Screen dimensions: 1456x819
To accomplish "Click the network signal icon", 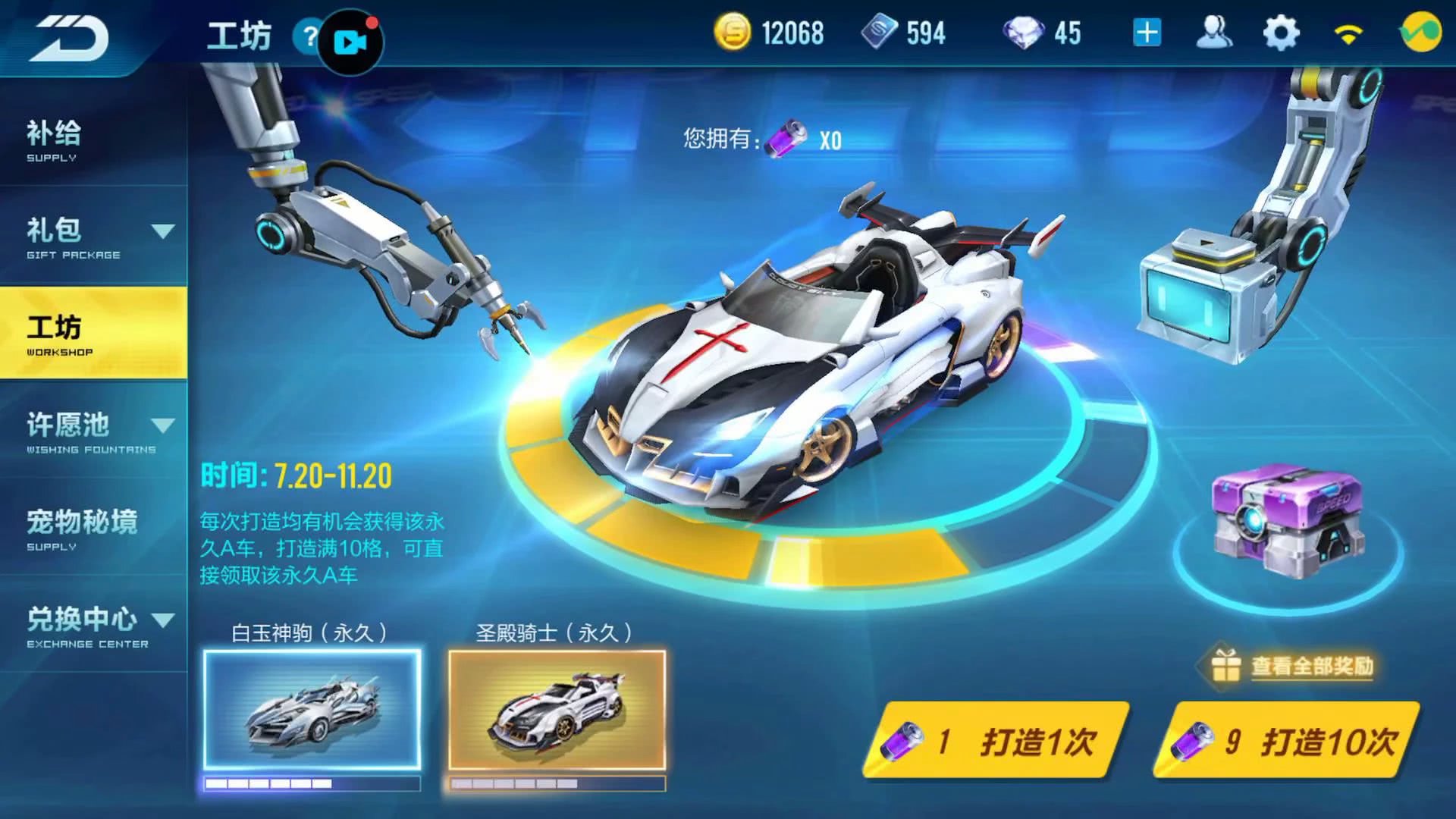I will click(1350, 32).
